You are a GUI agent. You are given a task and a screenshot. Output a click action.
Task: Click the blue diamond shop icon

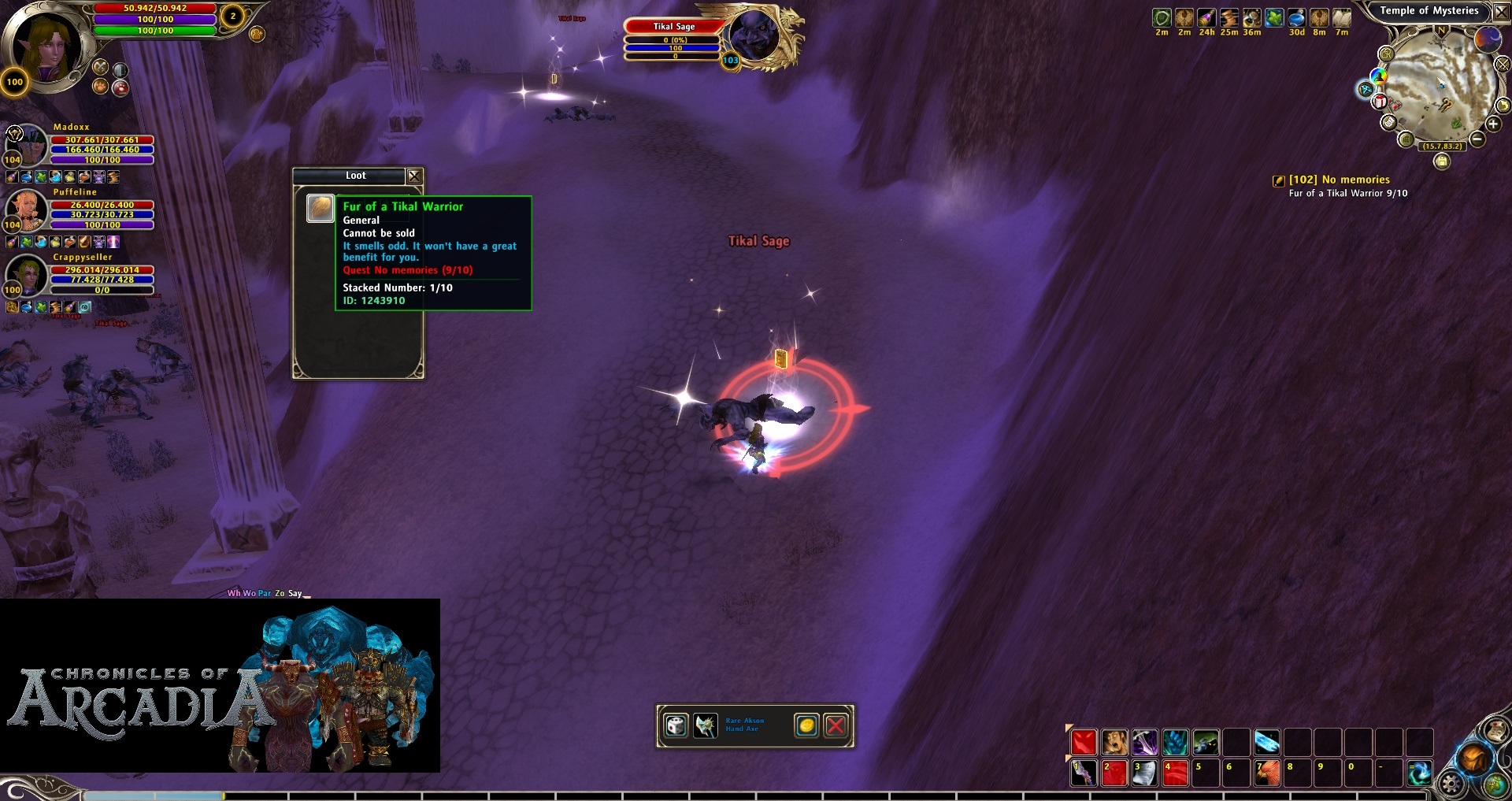[x=1366, y=90]
